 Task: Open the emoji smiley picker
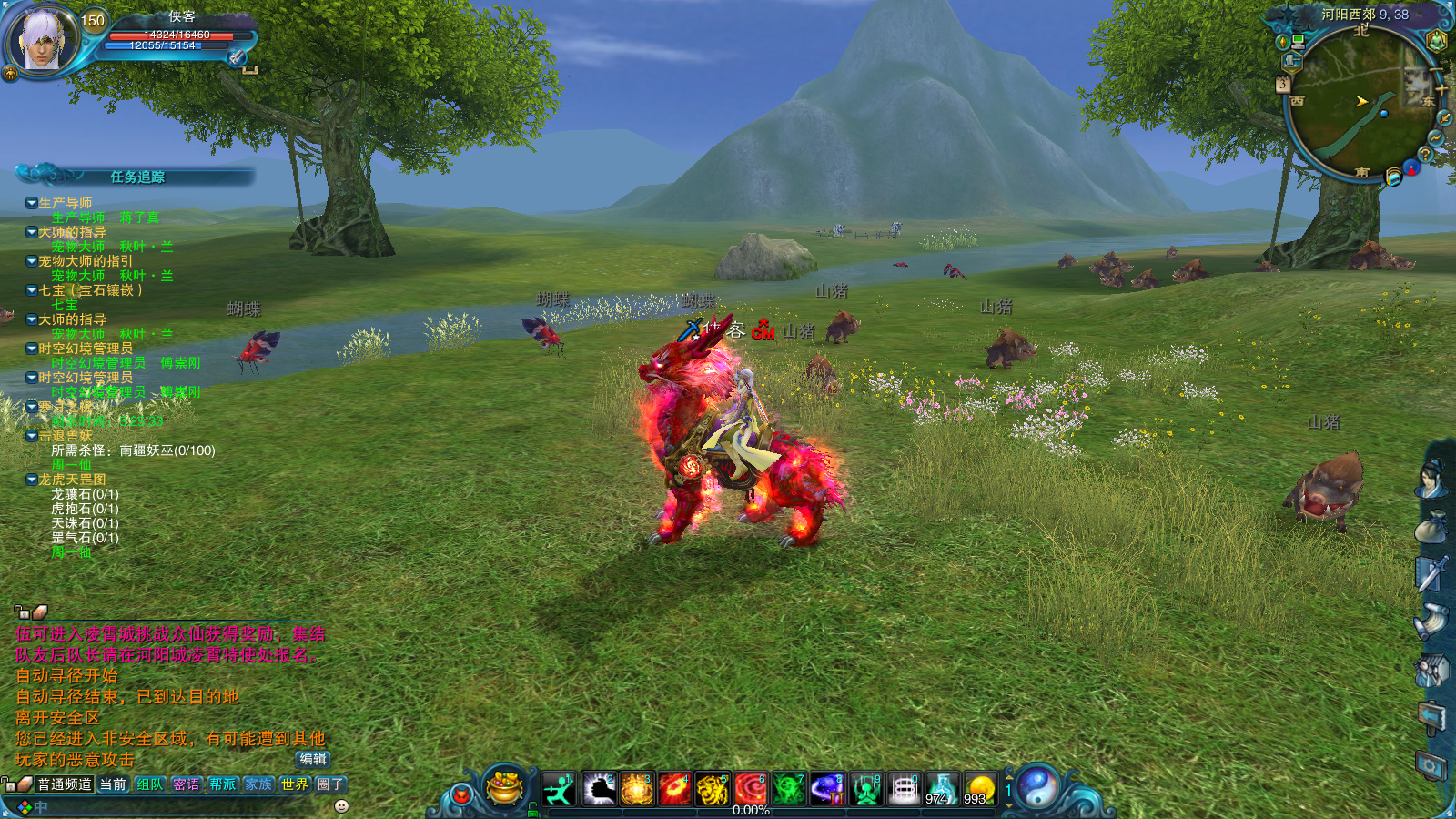342,805
